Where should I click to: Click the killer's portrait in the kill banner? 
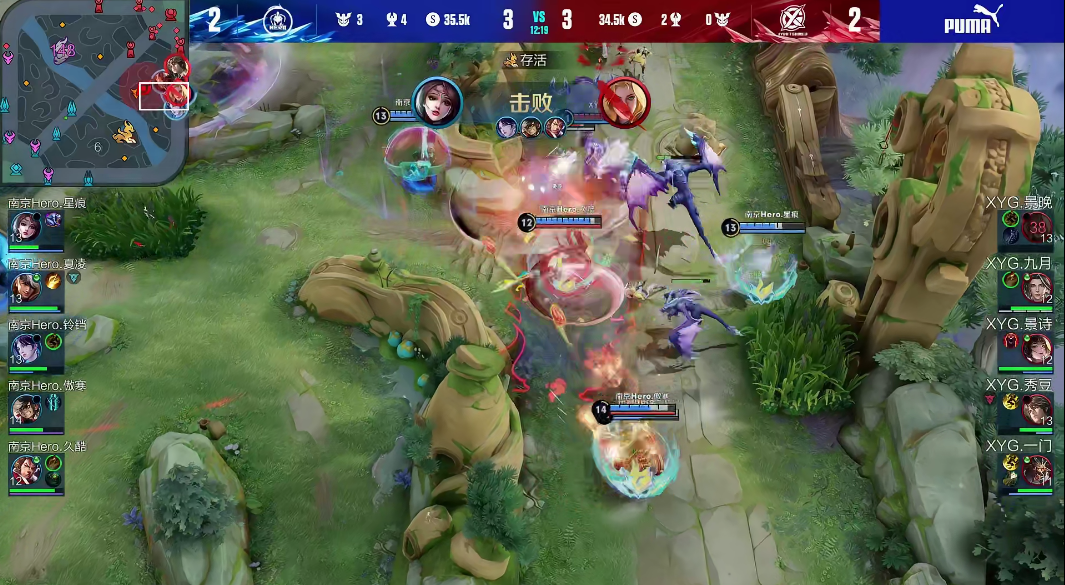437,102
